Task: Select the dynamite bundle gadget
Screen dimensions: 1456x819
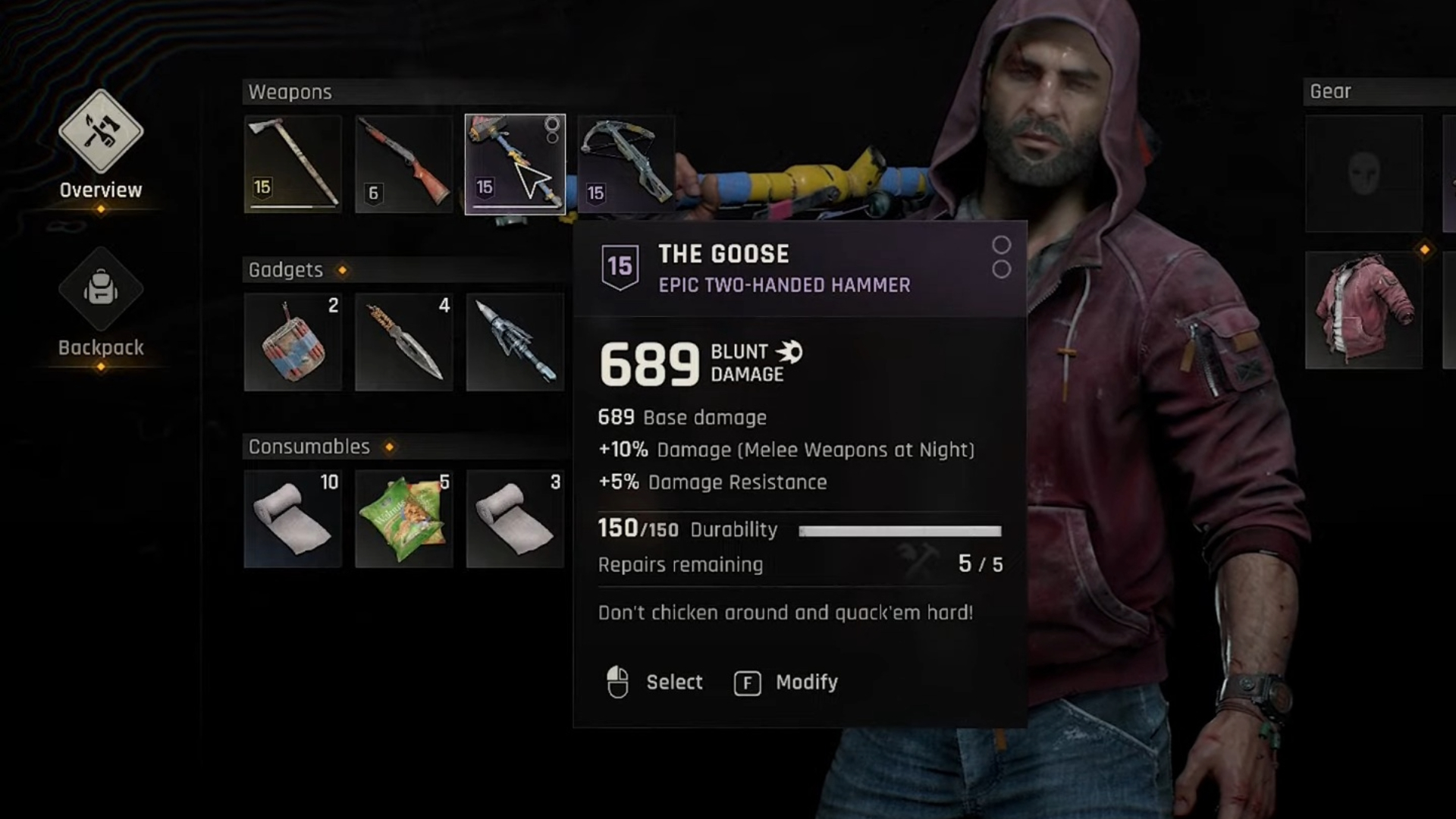Action: (x=293, y=342)
